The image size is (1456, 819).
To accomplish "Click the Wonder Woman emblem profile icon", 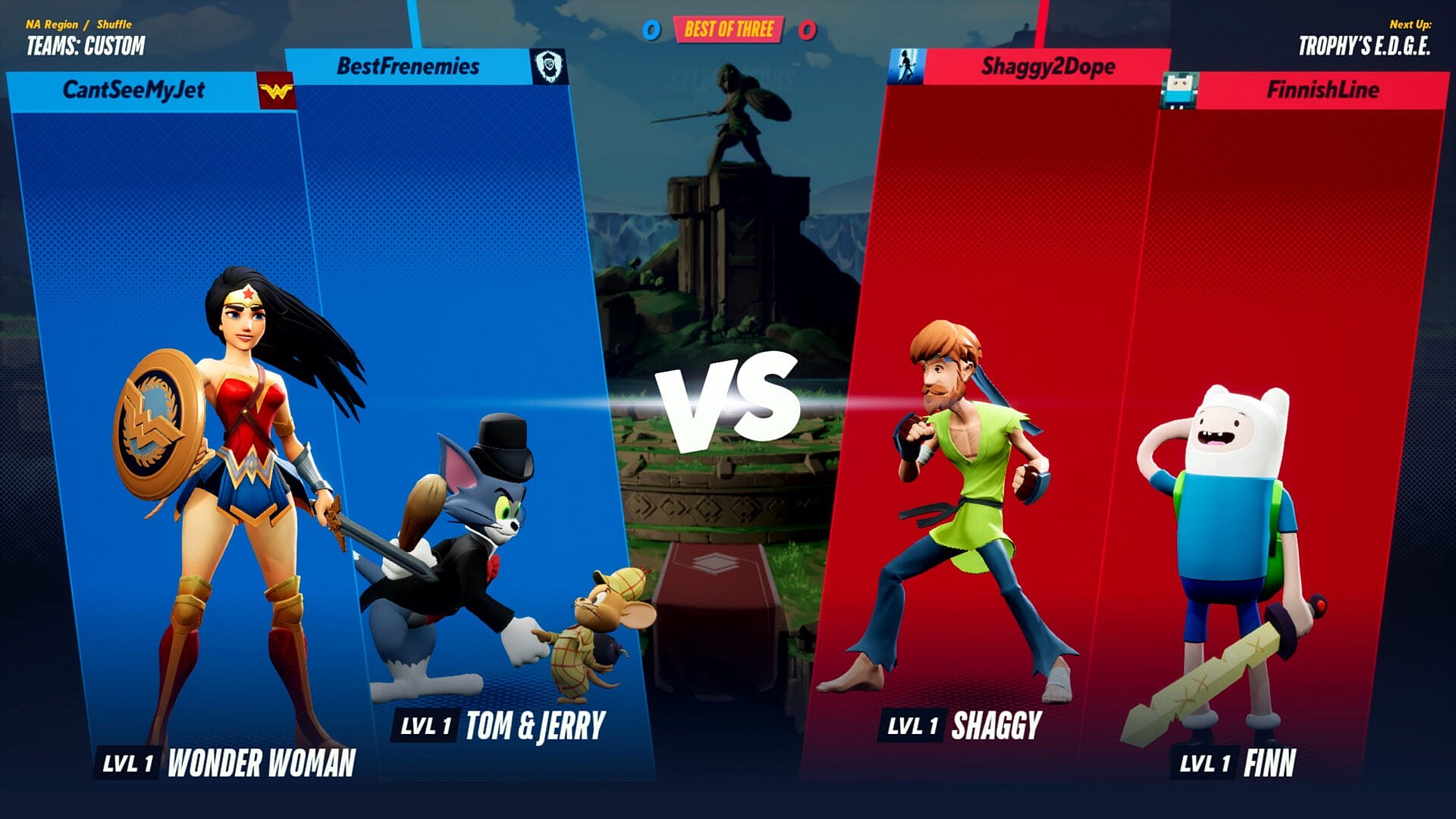I will pos(276,92).
